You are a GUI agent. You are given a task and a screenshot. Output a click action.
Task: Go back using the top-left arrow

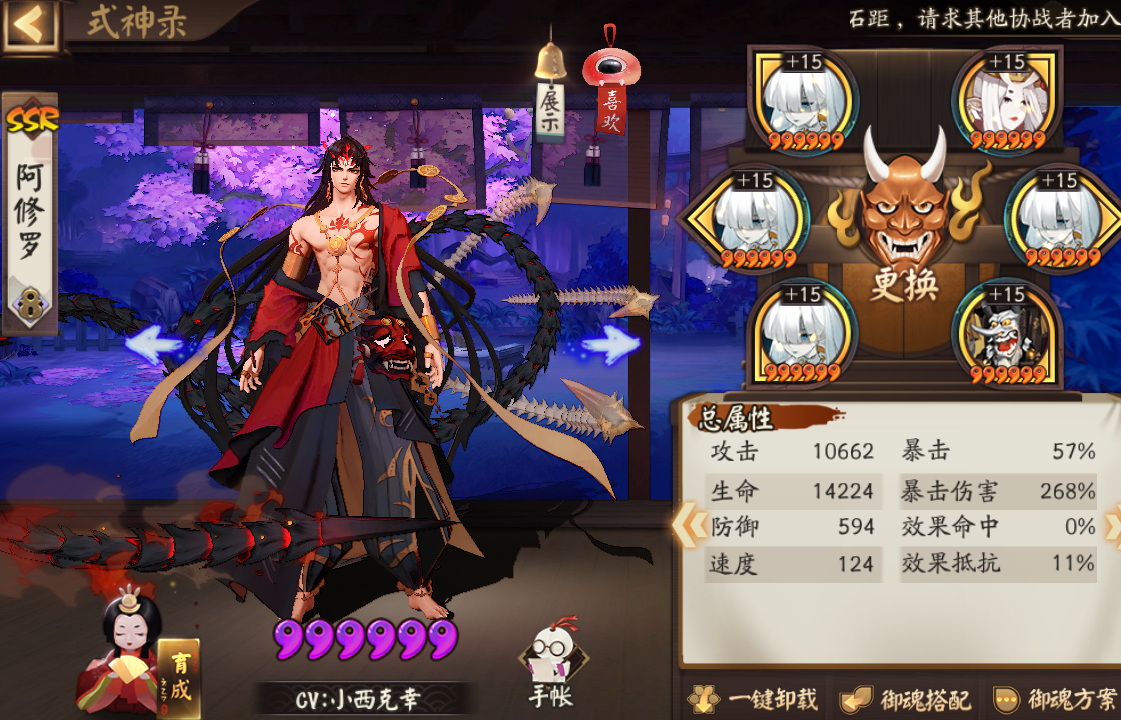30,23
